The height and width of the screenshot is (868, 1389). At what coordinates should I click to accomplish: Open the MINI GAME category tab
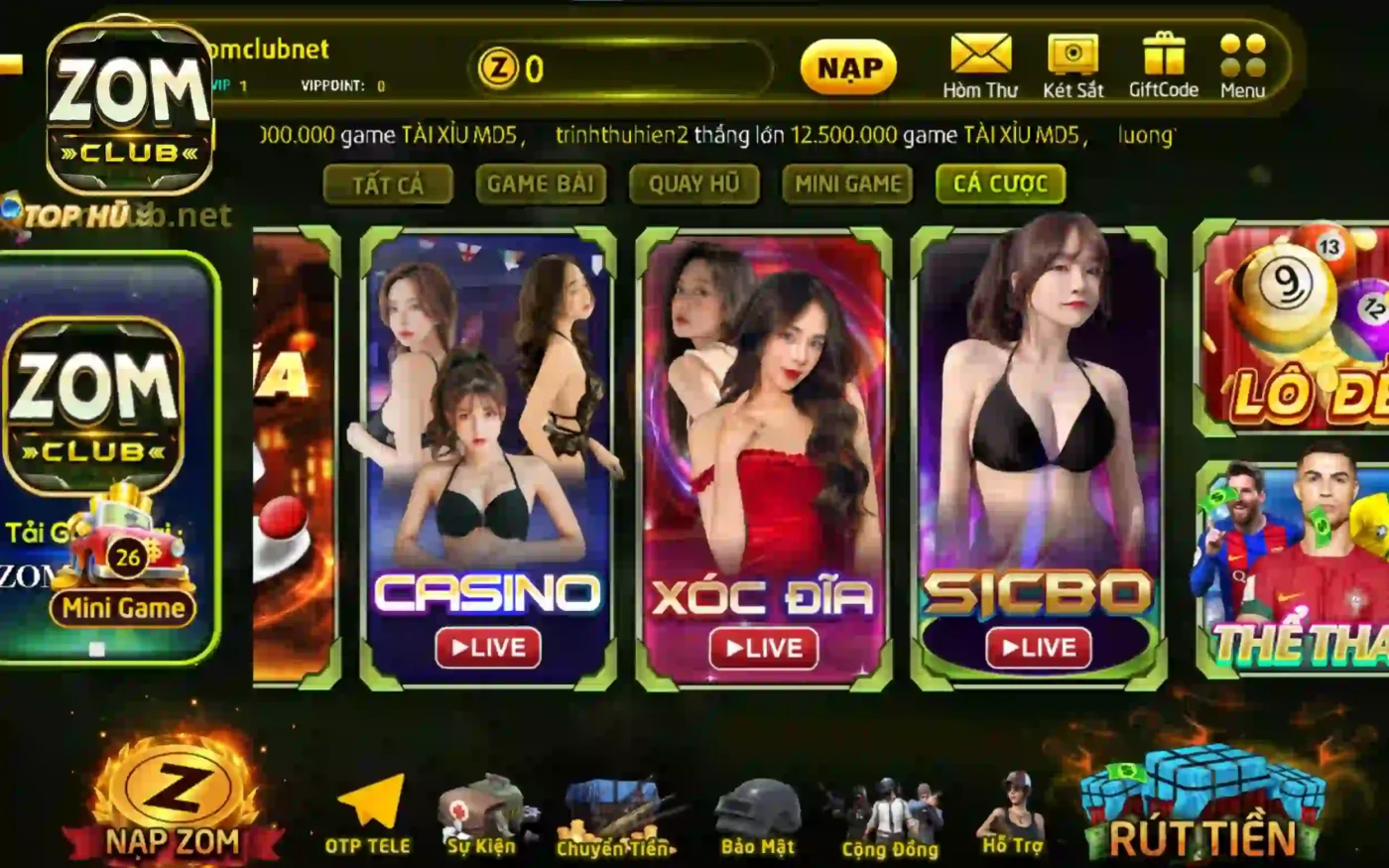pos(846,185)
